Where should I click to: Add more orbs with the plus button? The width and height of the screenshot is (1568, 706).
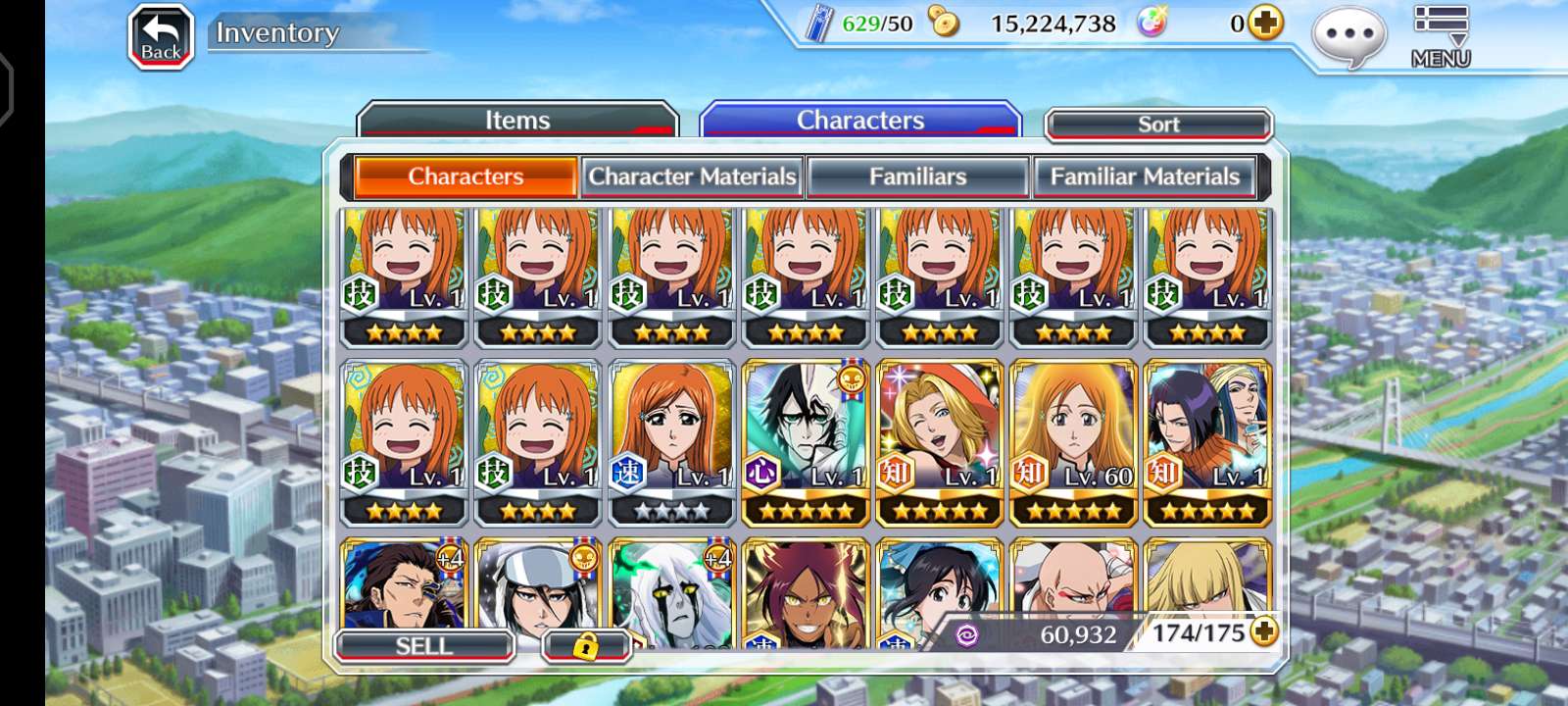1265,23
